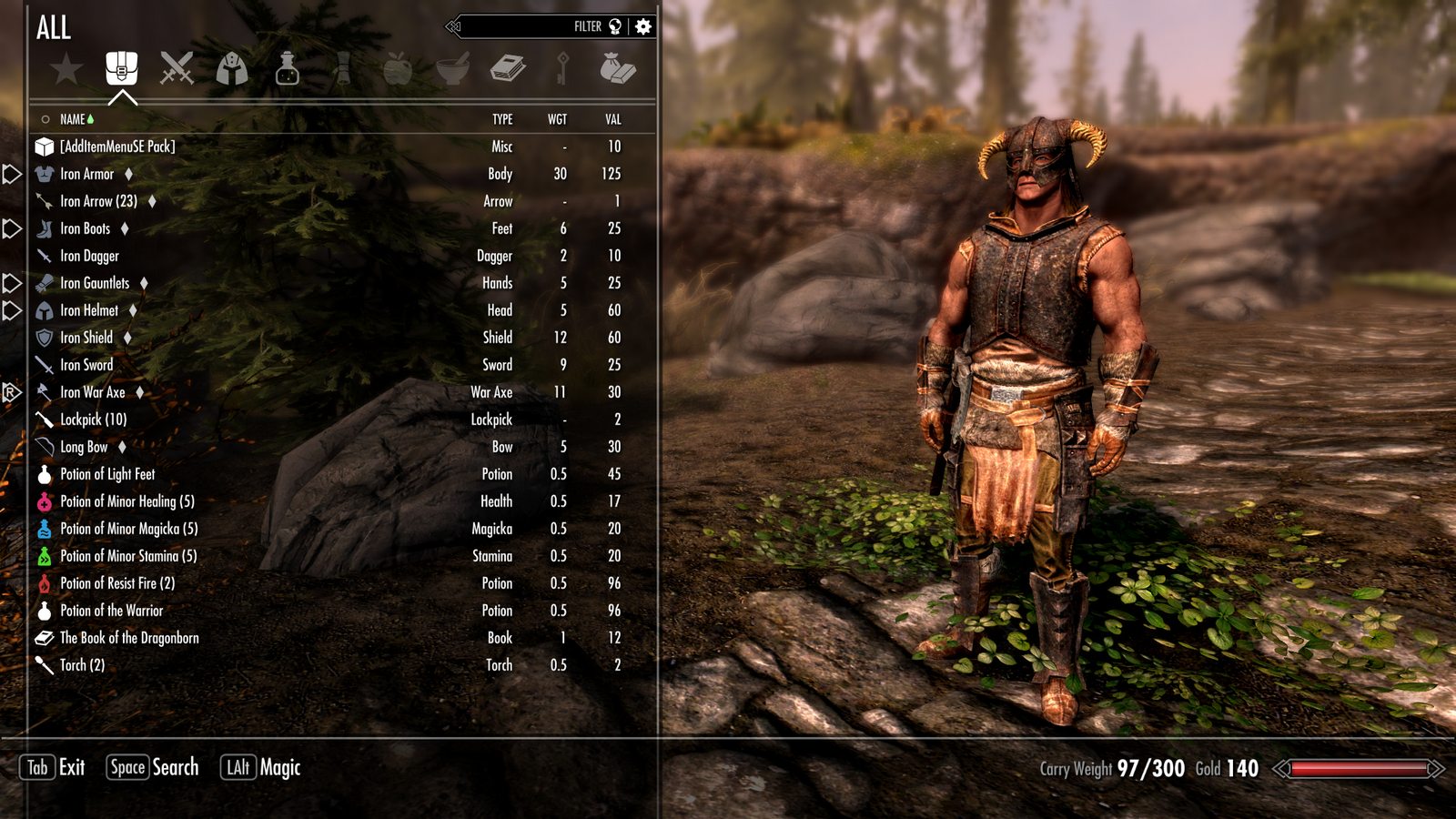
Task: Sort items by the NAME header
Action: click(x=73, y=119)
